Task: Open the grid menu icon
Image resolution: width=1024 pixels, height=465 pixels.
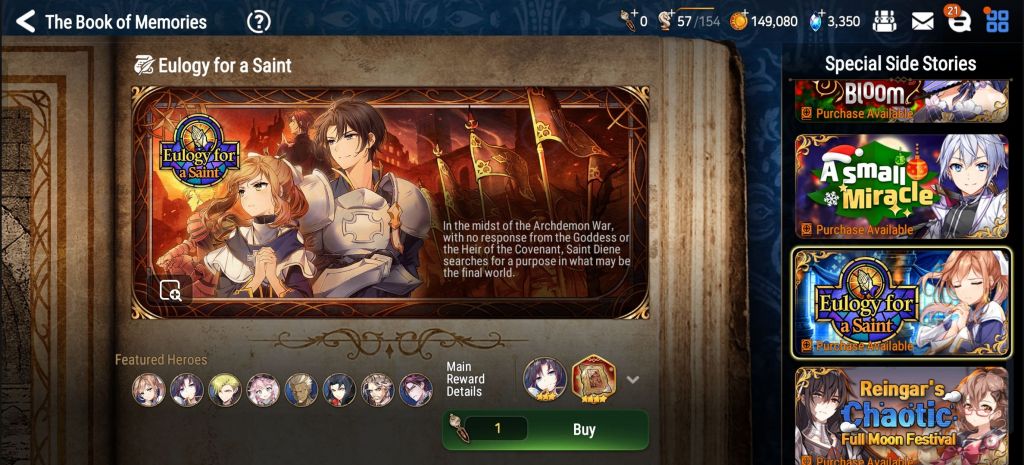Action: point(996,21)
